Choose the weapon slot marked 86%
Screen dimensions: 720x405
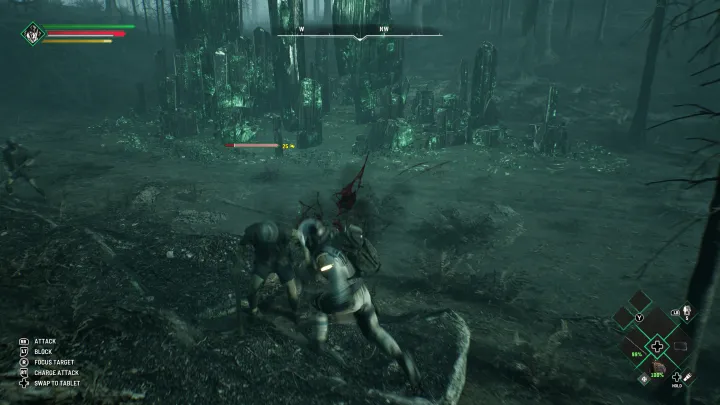coord(637,348)
